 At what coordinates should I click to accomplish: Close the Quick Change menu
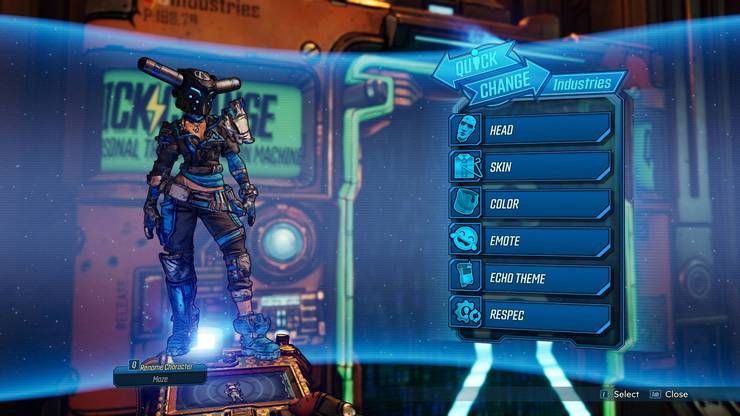[x=676, y=394]
